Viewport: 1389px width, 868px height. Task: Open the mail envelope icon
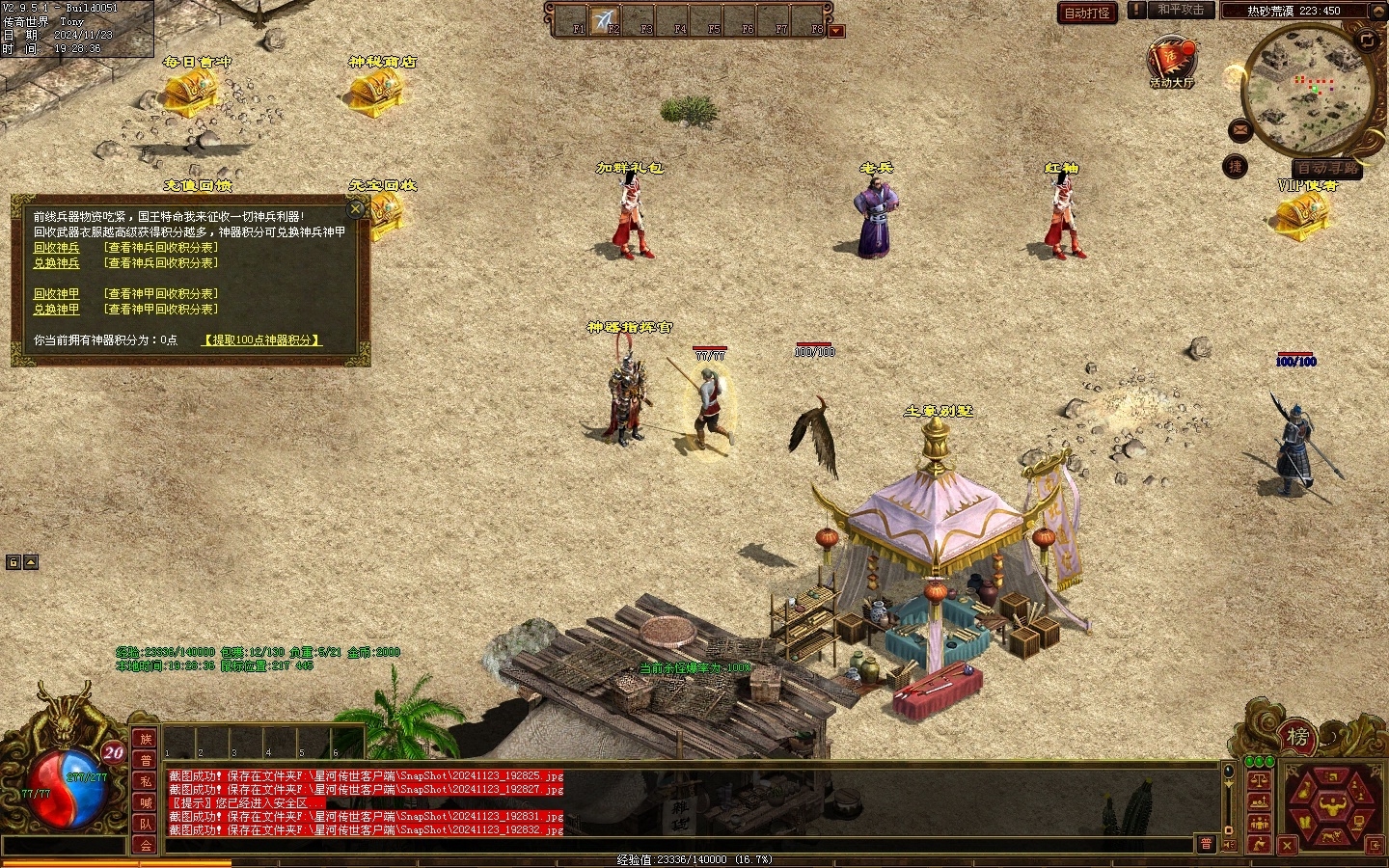pos(1240,130)
